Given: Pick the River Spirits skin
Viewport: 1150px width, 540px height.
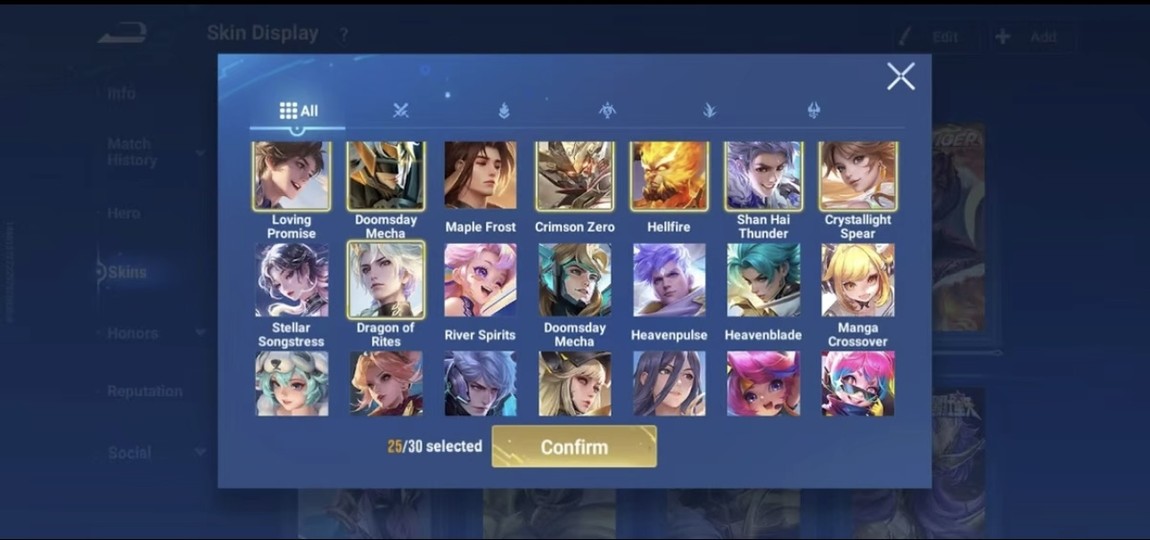Looking at the screenshot, I should point(480,281).
